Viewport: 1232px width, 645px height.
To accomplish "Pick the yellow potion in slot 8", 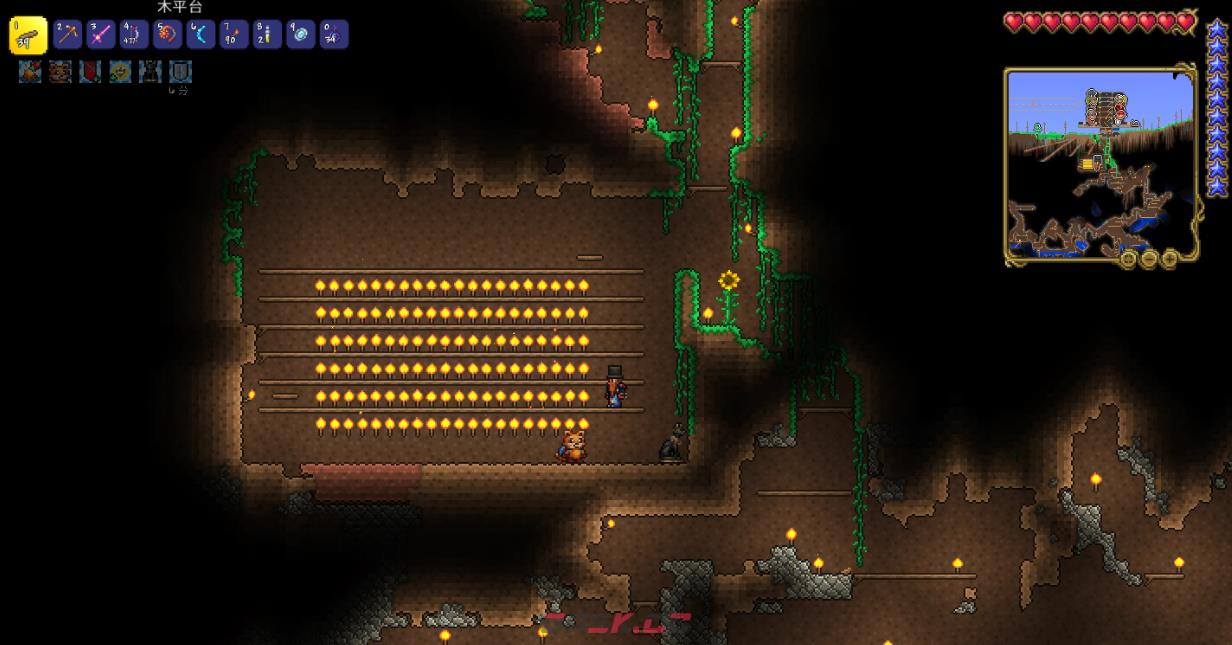I will pos(267,35).
